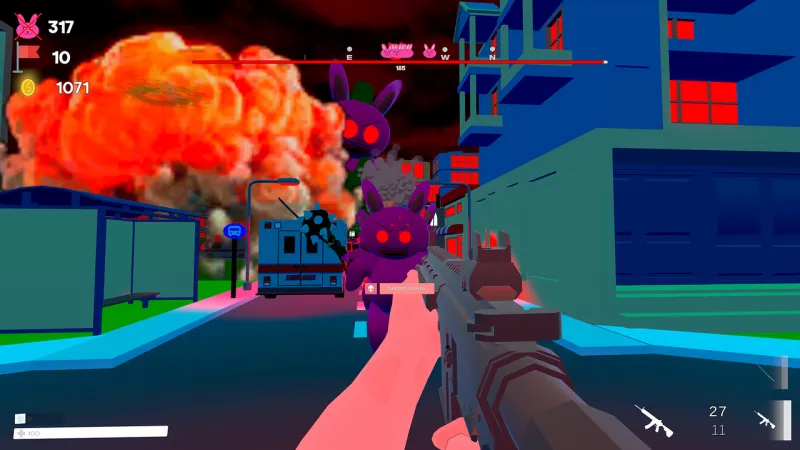Select the large assault rifle weapon icon
800x450 pixels.
[654, 420]
